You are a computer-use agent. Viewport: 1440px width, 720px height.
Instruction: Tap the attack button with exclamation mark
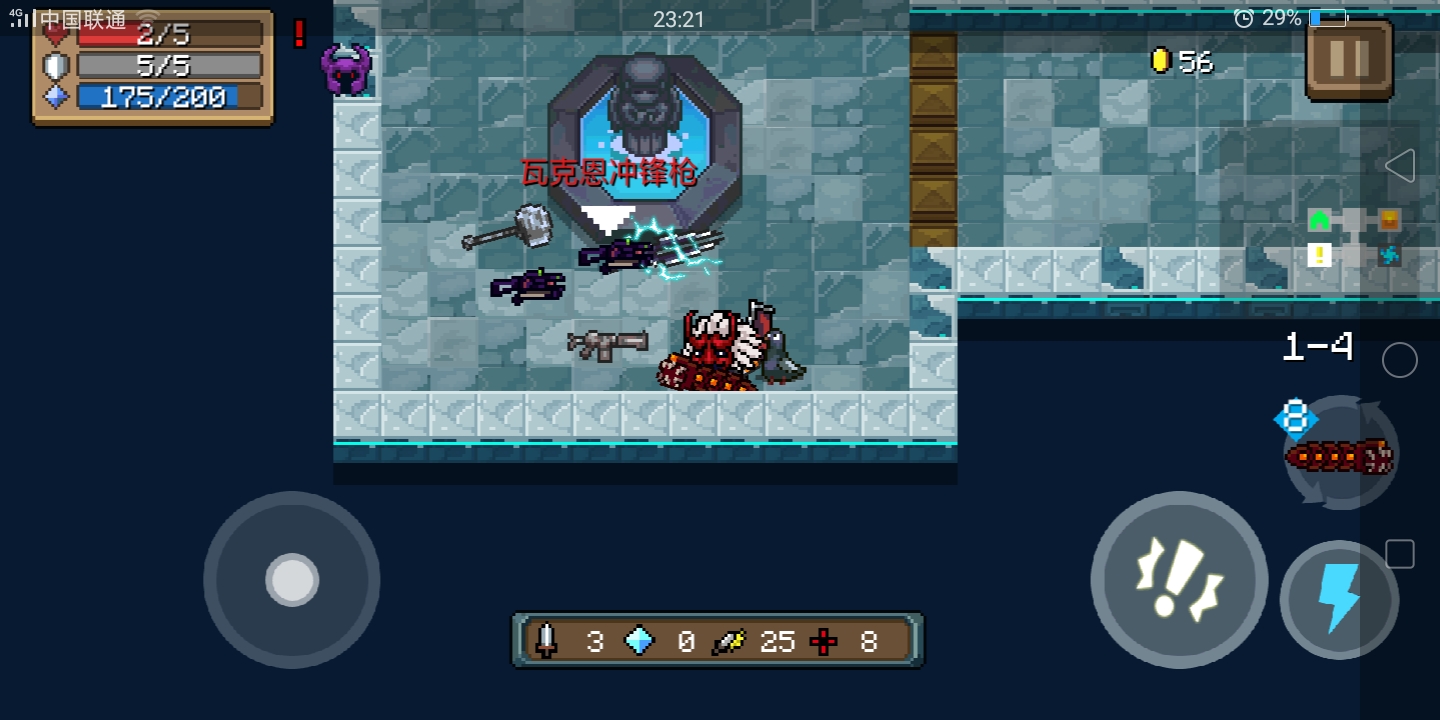click(1179, 579)
